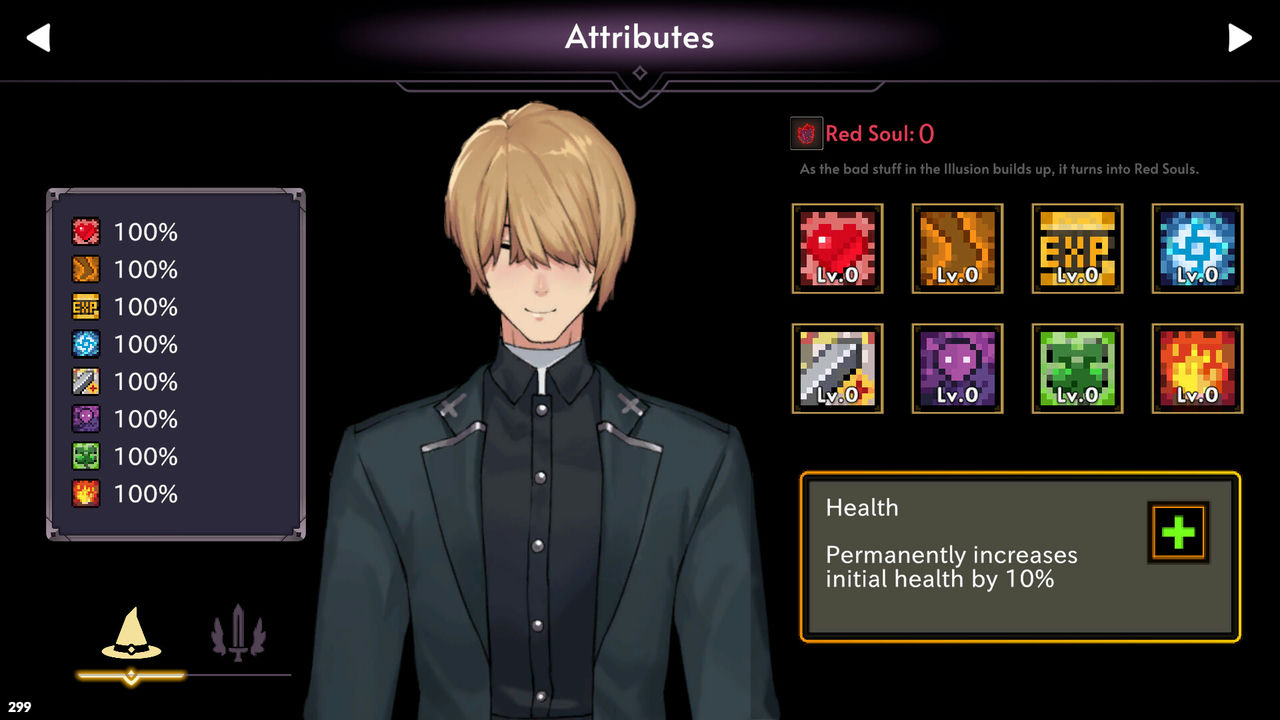
Task: Select the silver sword attribute tile
Action: click(x=837, y=368)
